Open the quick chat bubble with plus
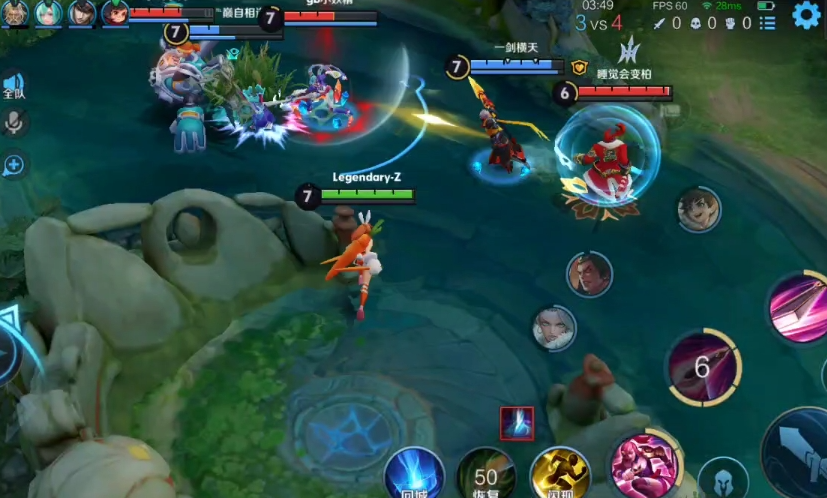This screenshot has height=498, width=827. click(14, 165)
